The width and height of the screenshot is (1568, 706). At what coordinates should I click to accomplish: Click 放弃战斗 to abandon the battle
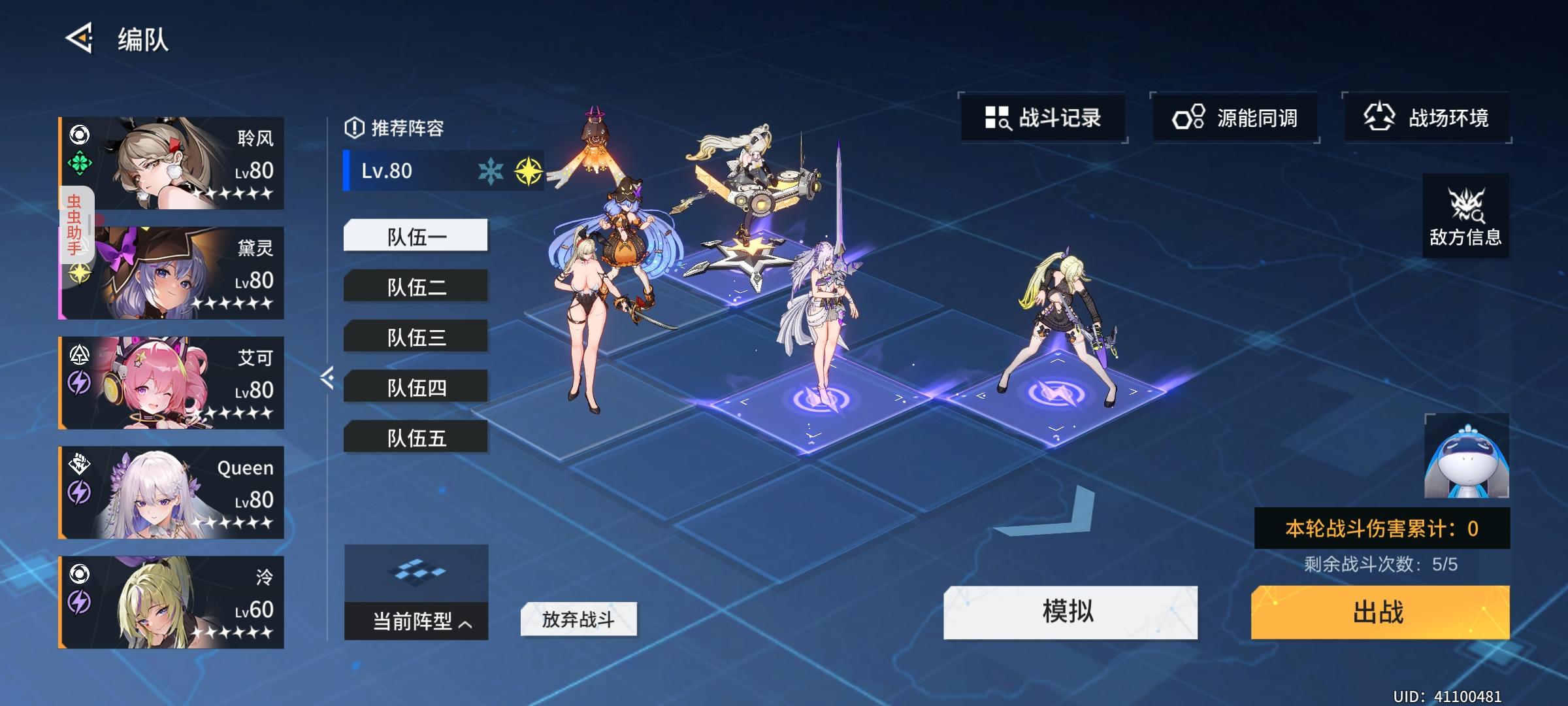(578, 618)
